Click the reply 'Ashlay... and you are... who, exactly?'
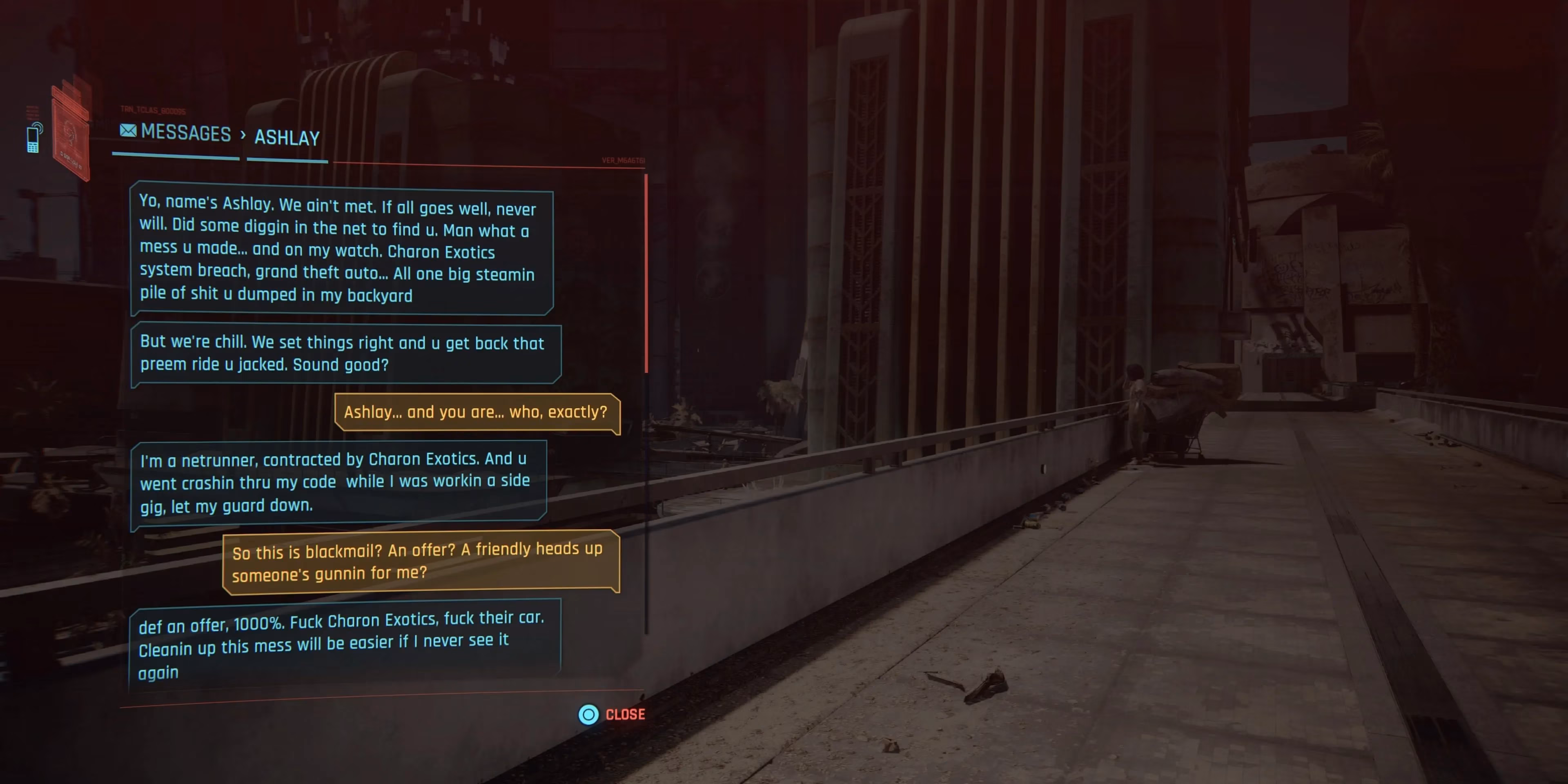This screenshot has width=1568, height=784. [476, 413]
